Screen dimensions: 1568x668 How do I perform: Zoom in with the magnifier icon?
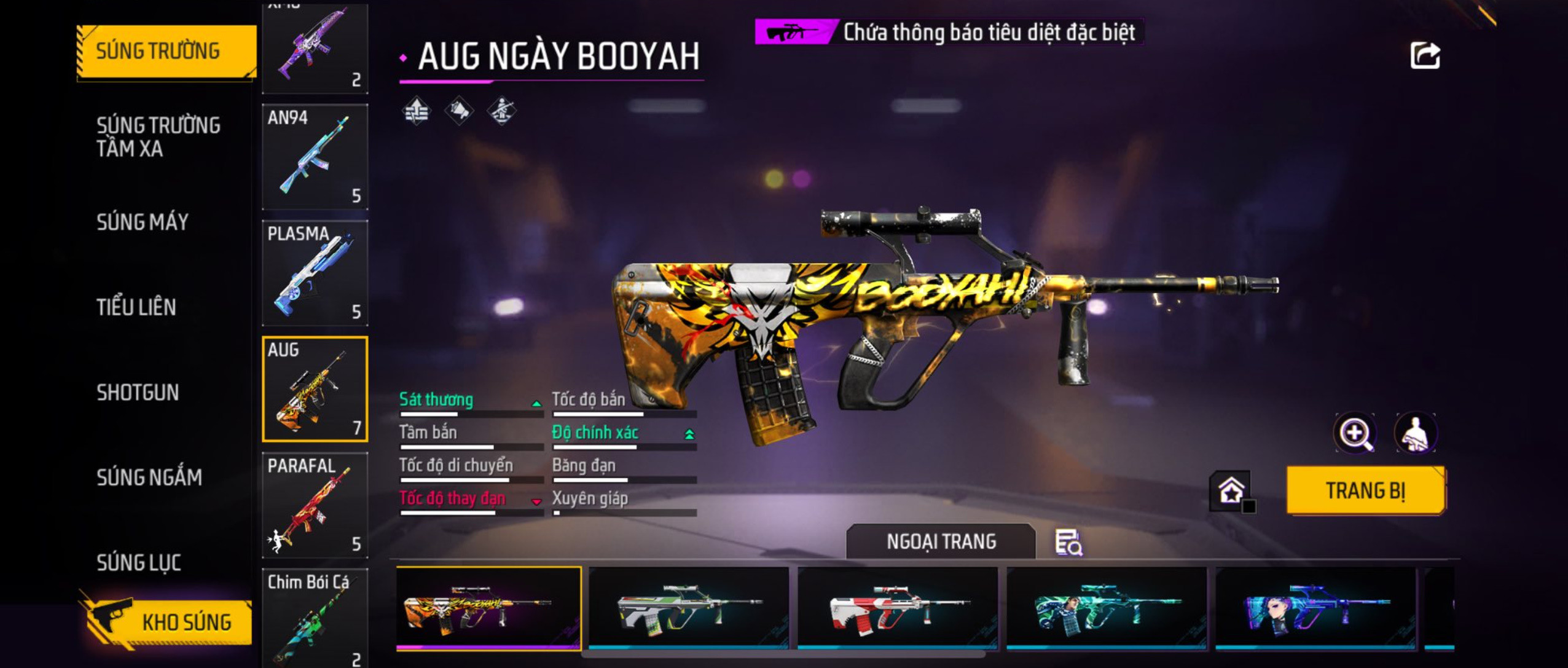click(1355, 433)
